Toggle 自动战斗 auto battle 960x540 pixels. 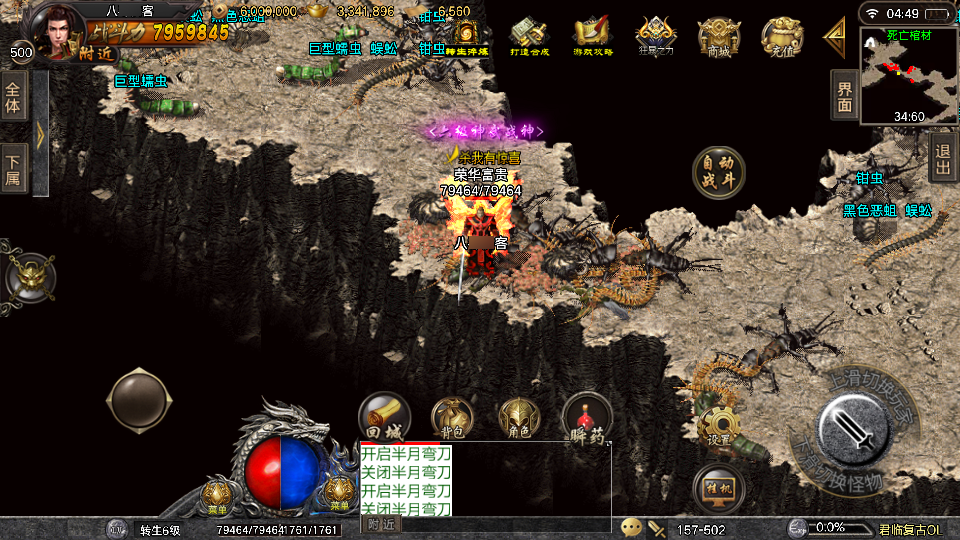click(718, 172)
